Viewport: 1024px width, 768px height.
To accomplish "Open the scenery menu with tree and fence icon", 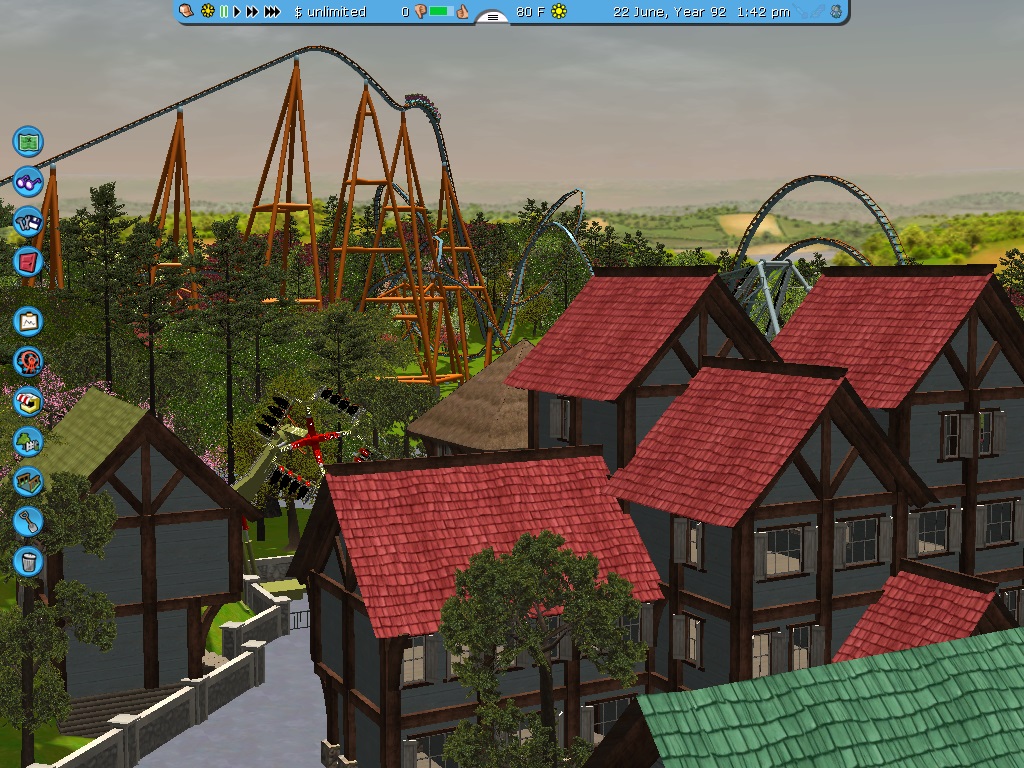I will tap(28, 441).
